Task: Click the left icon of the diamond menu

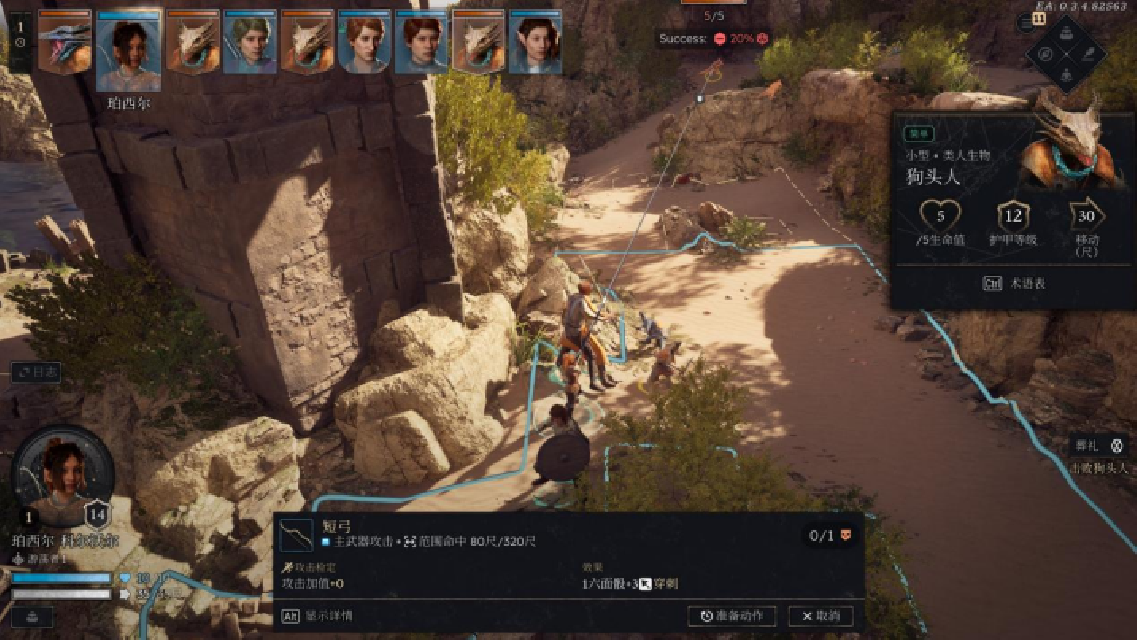Action: (1044, 53)
